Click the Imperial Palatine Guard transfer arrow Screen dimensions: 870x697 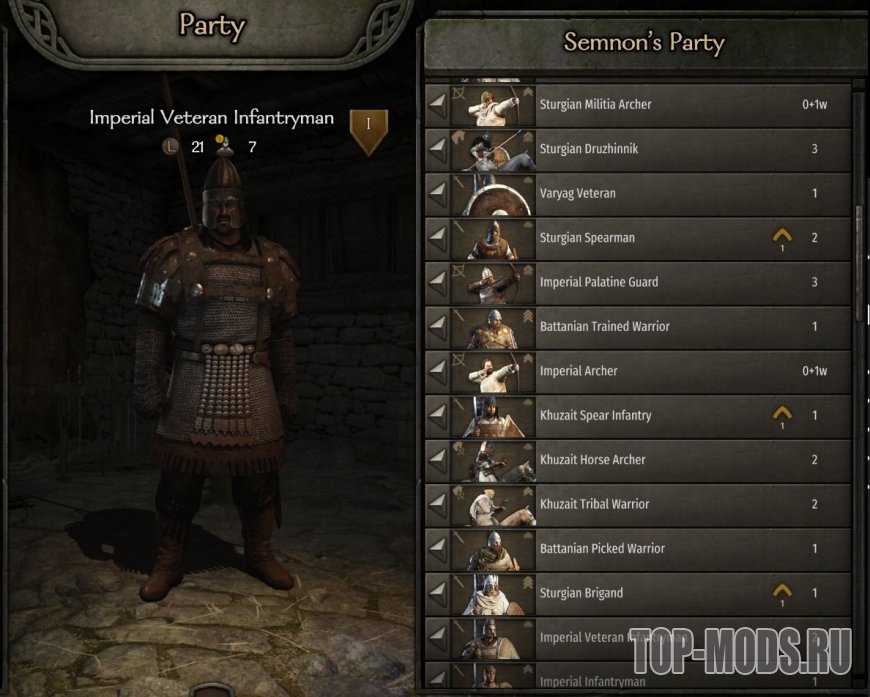(436, 282)
